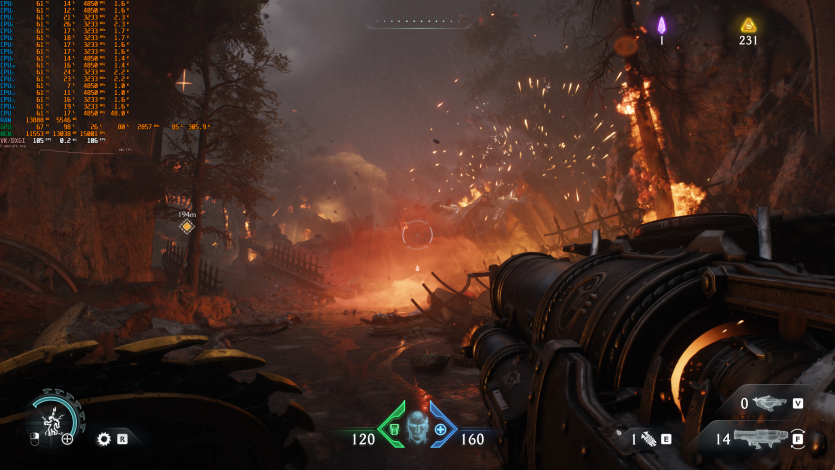This screenshot has height=470, width=835.
Task: Use the fishbone item slot
Action: [648, 438]
